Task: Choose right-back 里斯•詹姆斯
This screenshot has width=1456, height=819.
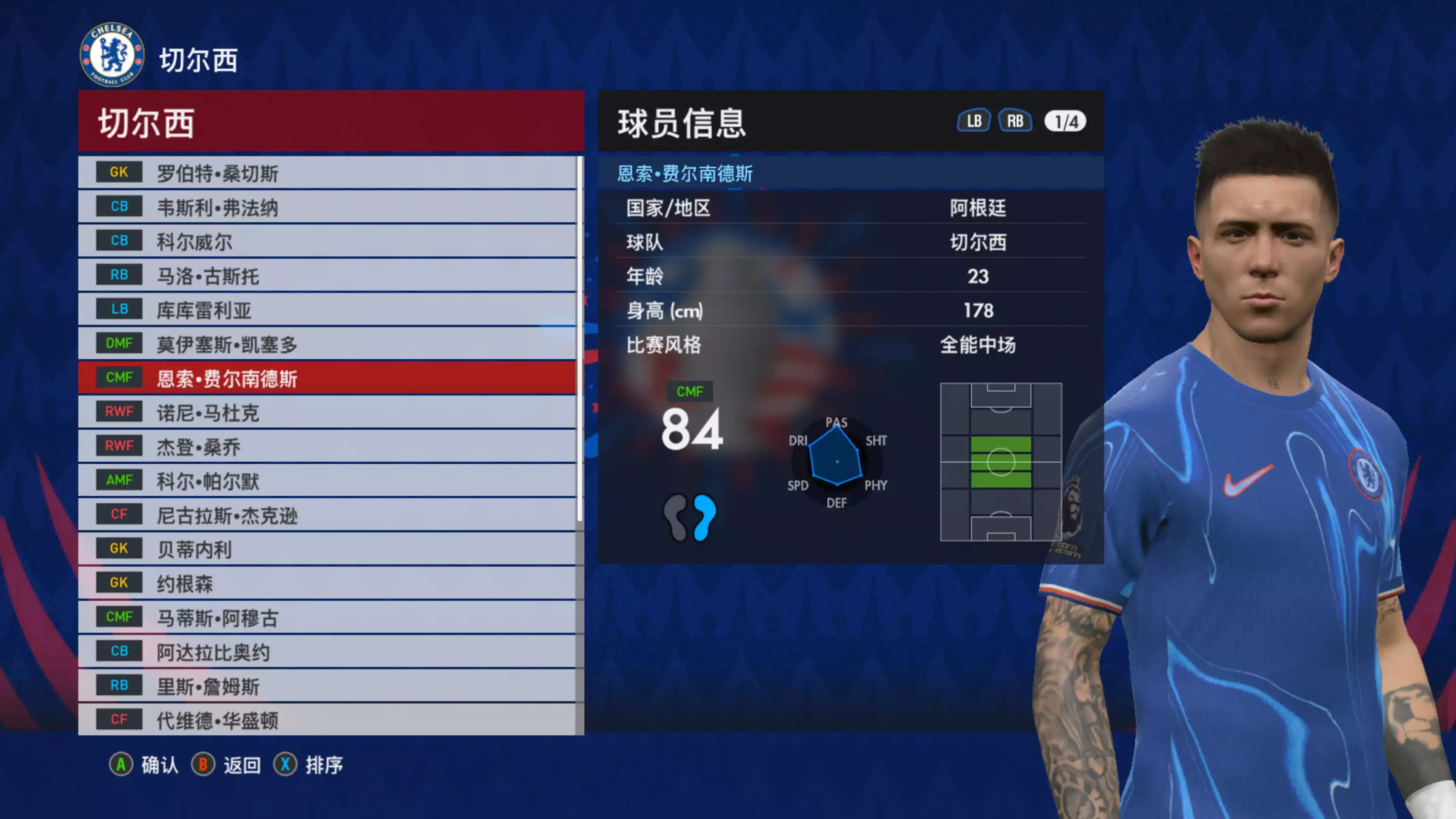Action: coord(328,686)
